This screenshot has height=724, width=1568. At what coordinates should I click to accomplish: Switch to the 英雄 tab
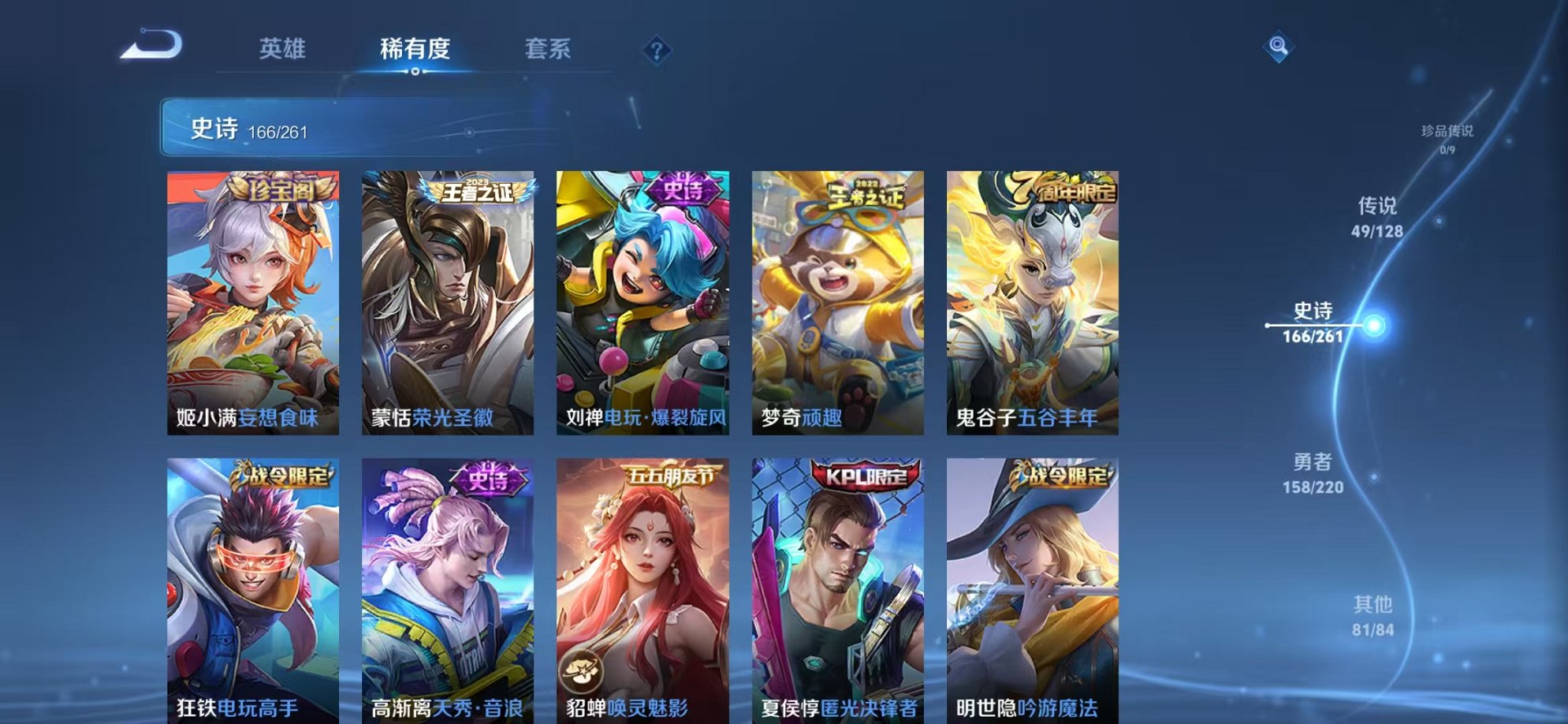click(x=284, y=49)
